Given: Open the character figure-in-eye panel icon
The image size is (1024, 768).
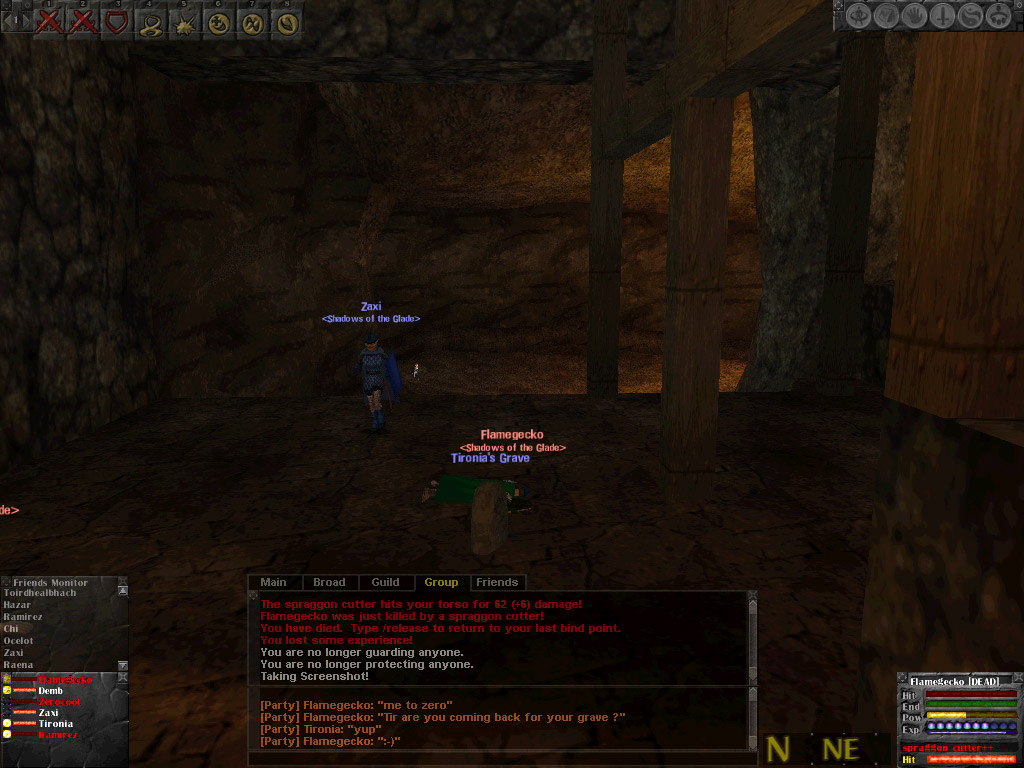Looking at the screenshot, I should tap(859, 16).
